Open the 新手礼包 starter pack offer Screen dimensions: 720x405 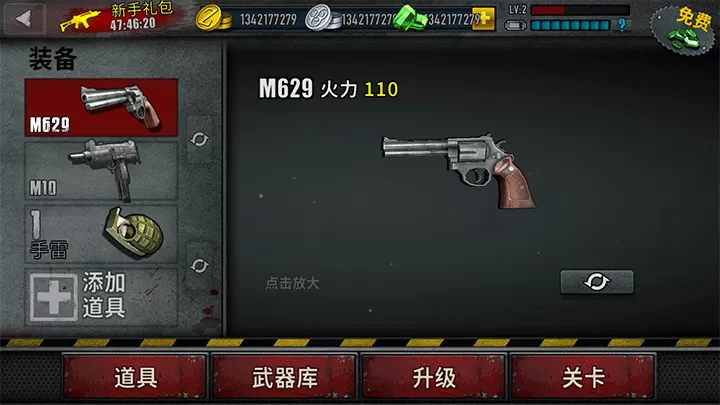click(x=112, y=16)
